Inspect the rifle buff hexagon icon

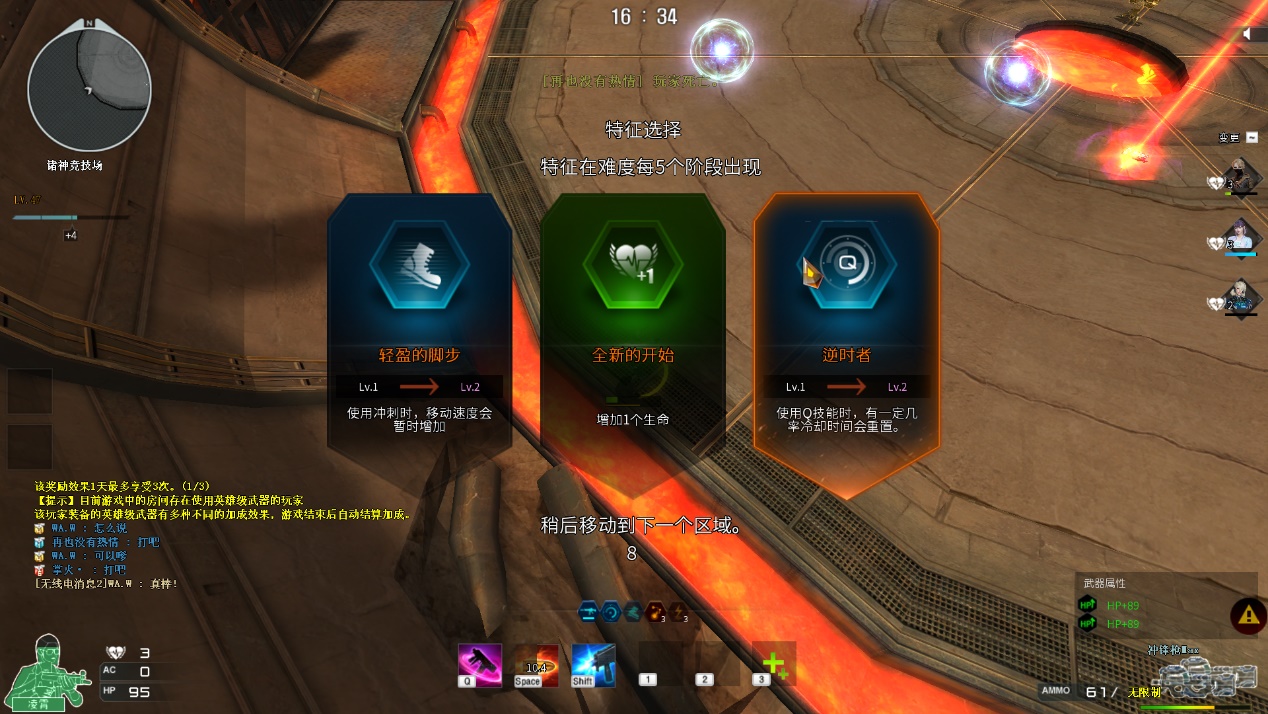coord(587,612)
